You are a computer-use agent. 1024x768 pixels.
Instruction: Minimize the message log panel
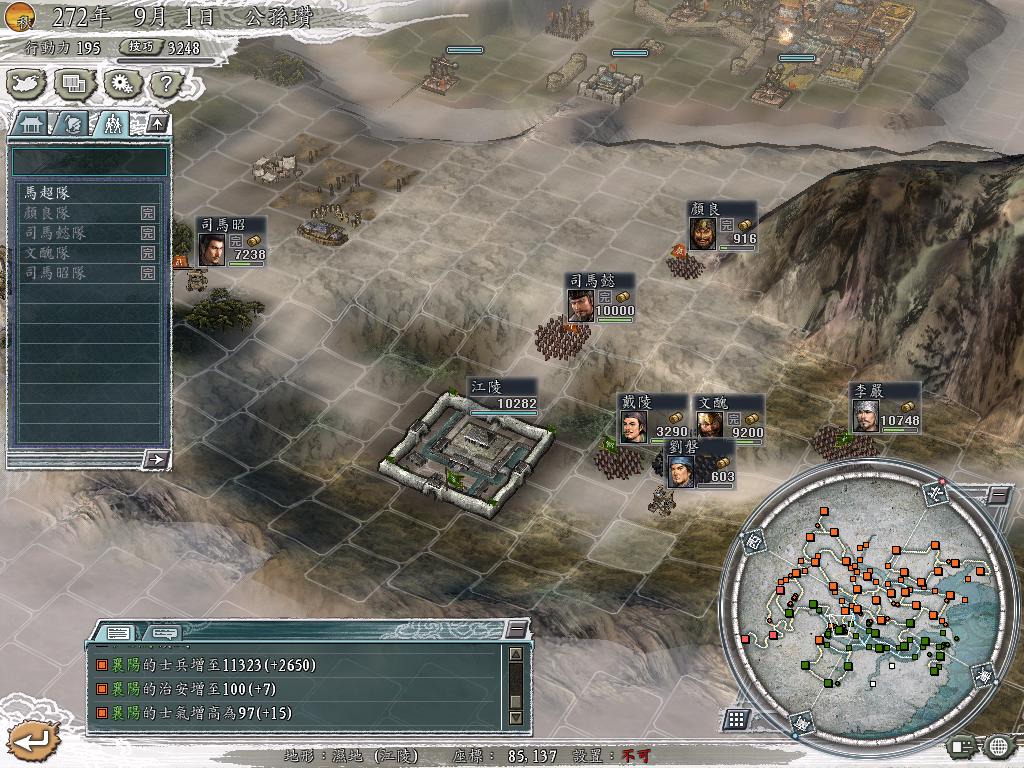pos(515,630)
